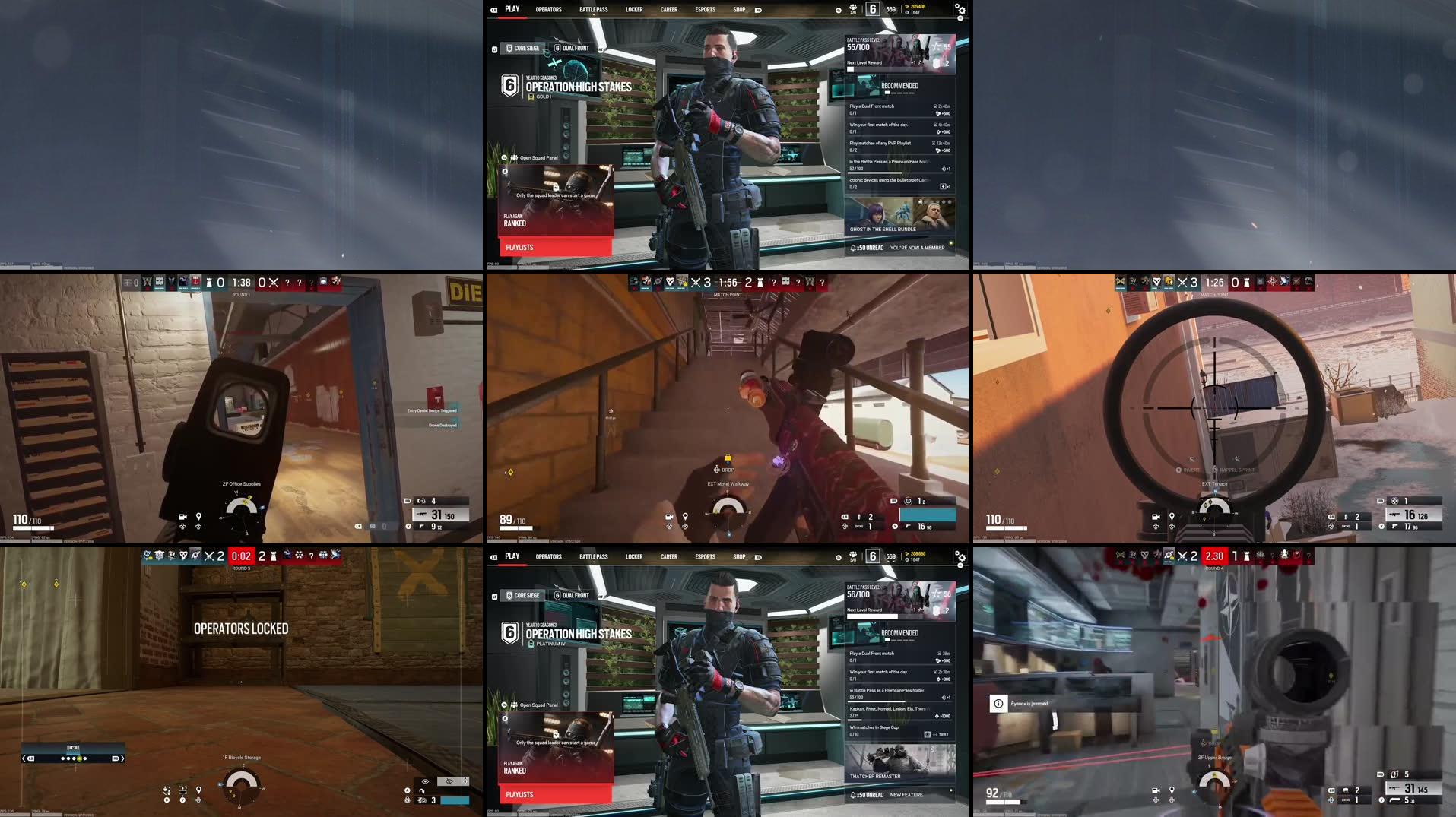
Task: Open the Thatcher Remaster thumbnail
Action: 901,760
